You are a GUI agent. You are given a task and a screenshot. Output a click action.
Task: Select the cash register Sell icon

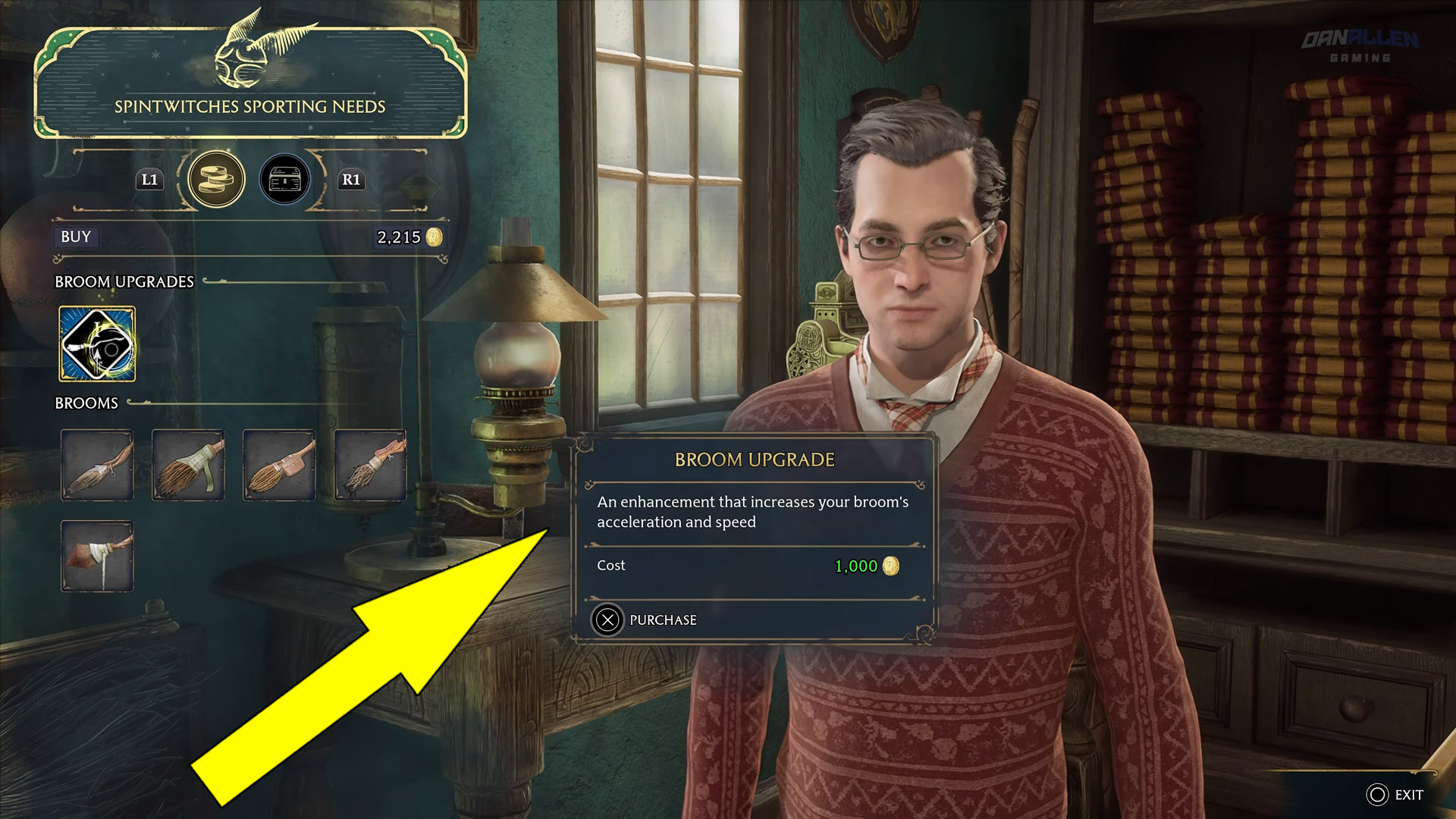coord(284,179)
